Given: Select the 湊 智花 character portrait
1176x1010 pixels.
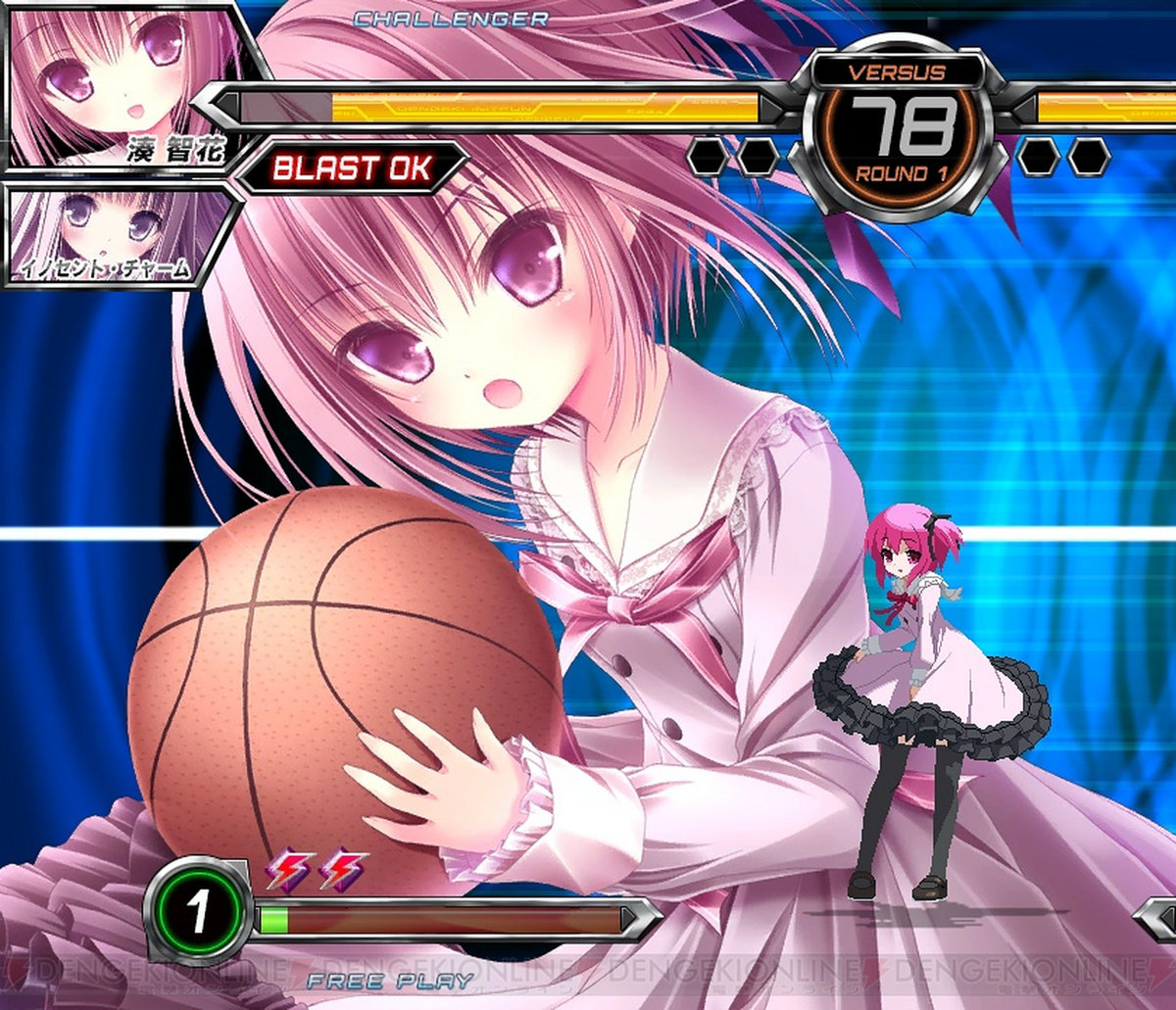Looking at the screenshot, I should (122, 86).
